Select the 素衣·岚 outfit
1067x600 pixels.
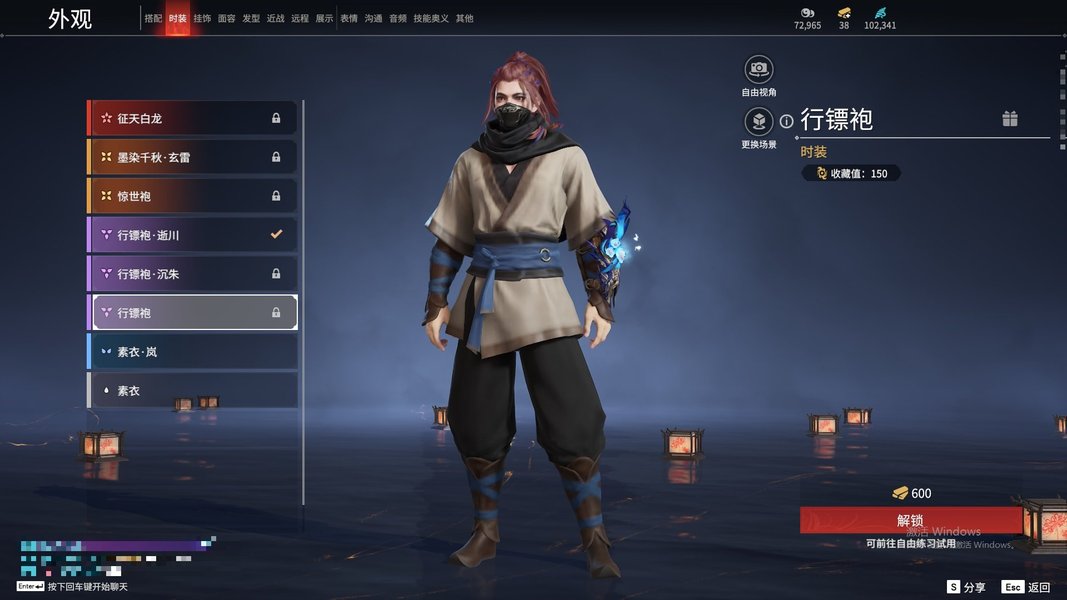pyautogui.click(x=192, y=352)
